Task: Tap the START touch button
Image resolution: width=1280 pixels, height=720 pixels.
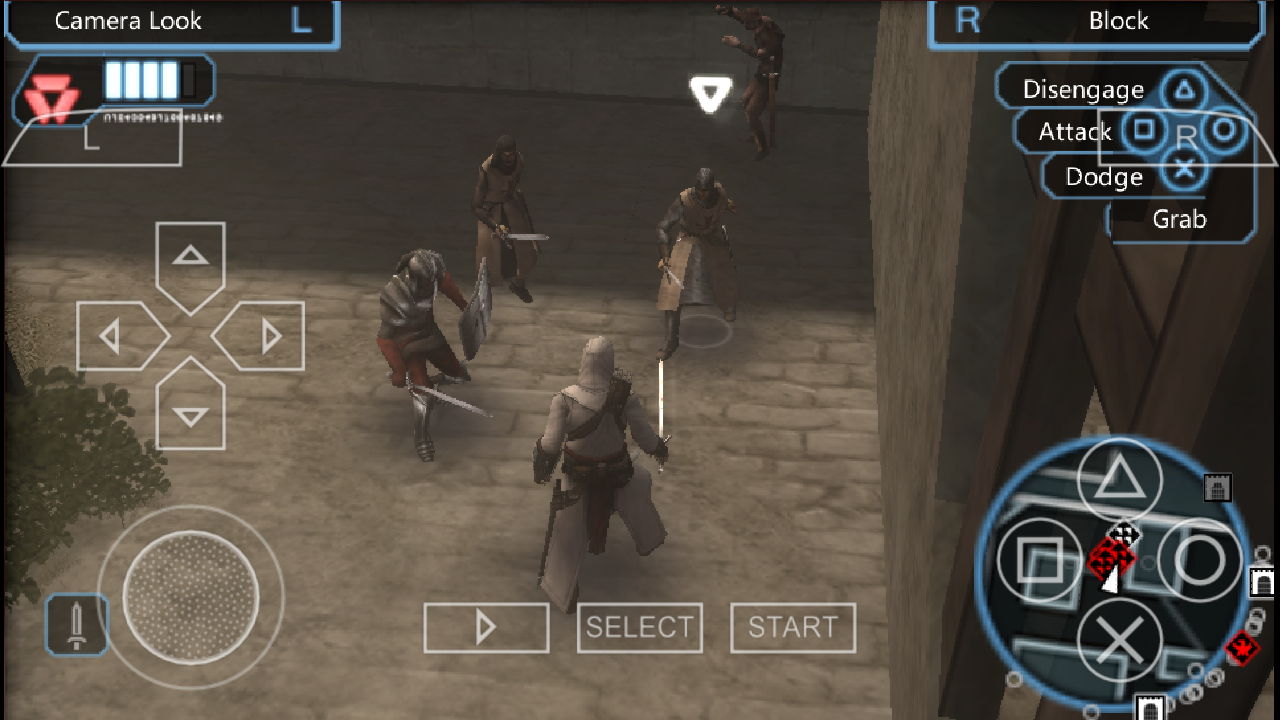Action: [793, 628]
